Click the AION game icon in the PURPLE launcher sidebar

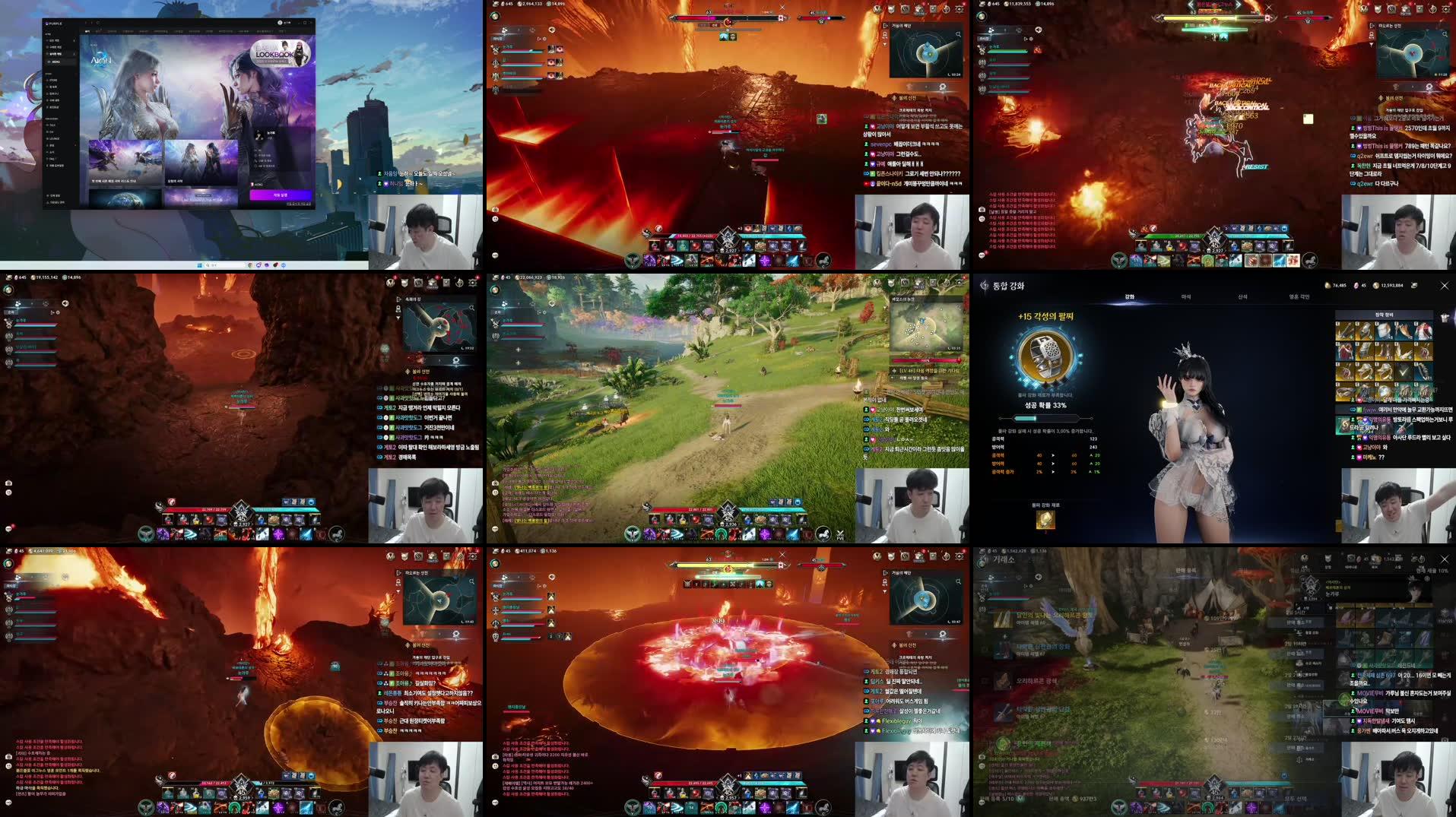coord(56,62)
